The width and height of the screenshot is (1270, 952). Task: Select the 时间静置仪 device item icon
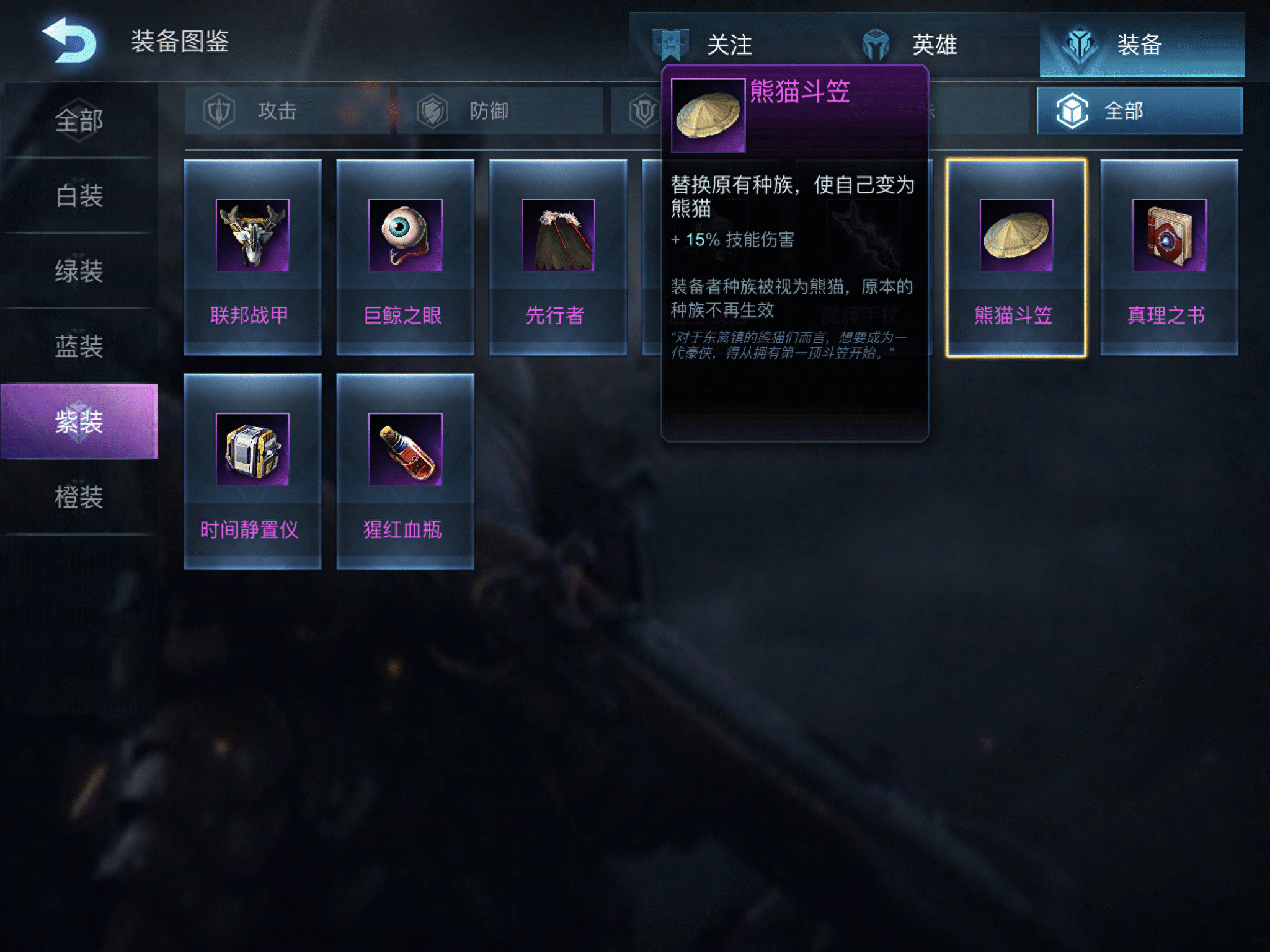coord(252,451)
